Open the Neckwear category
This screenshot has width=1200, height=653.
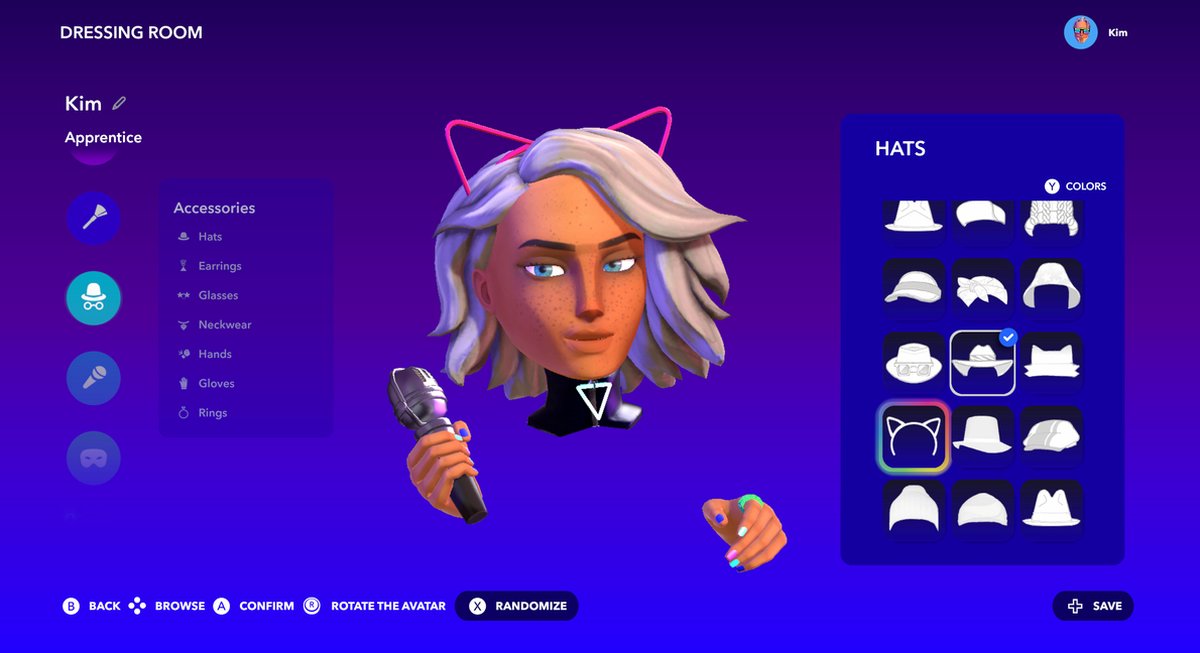224,325
